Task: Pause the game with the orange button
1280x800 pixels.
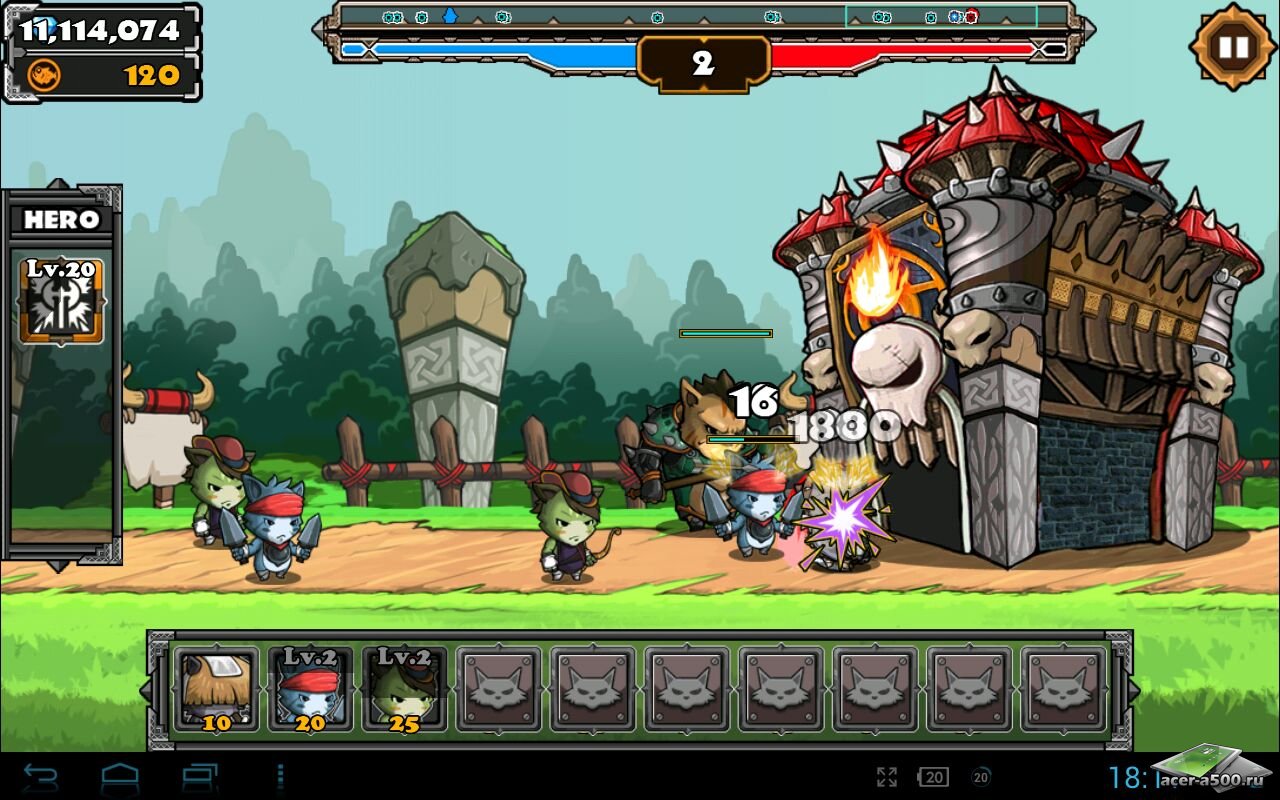Action: point(1233,47)
